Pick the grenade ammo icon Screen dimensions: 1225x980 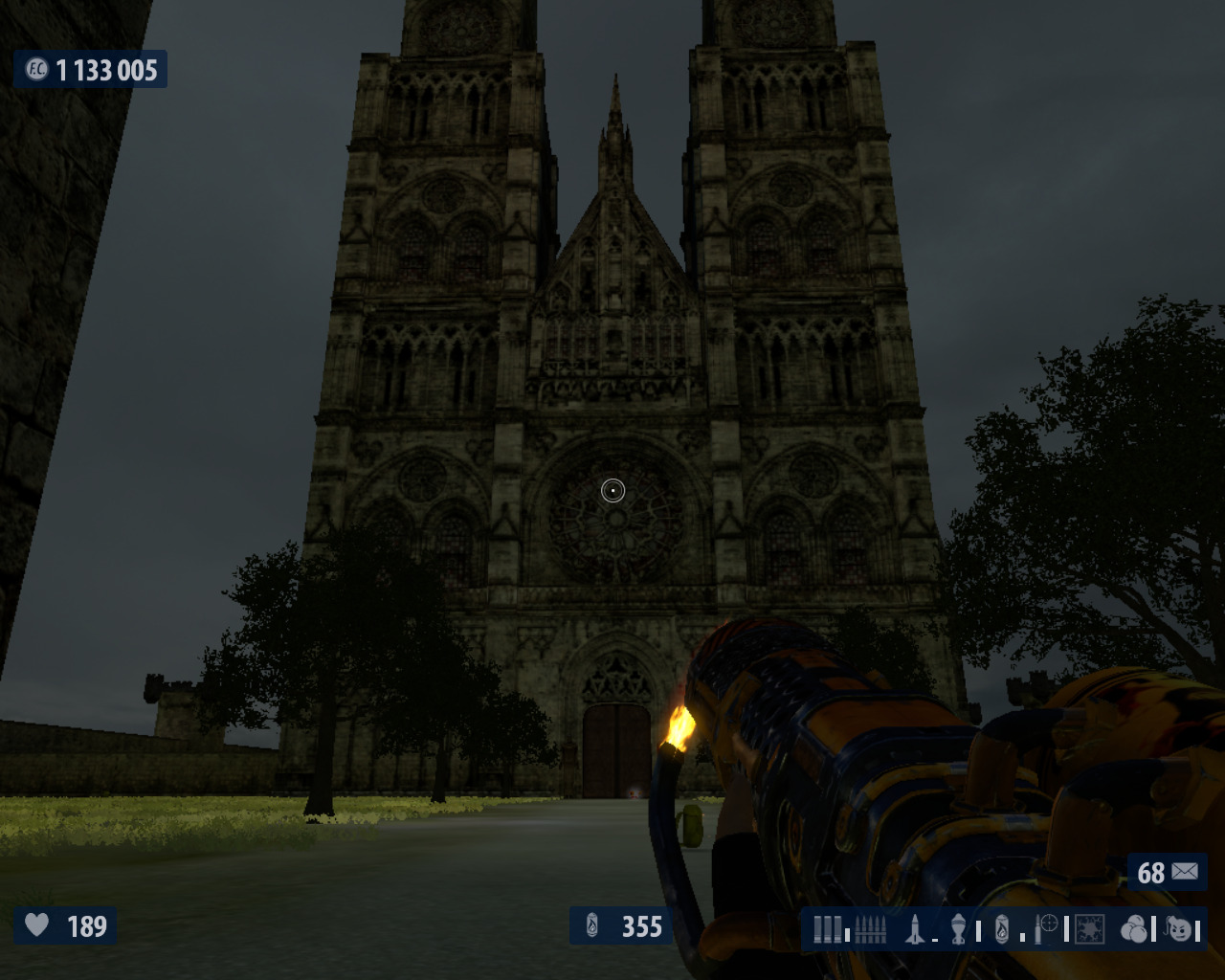coord(958,928)
